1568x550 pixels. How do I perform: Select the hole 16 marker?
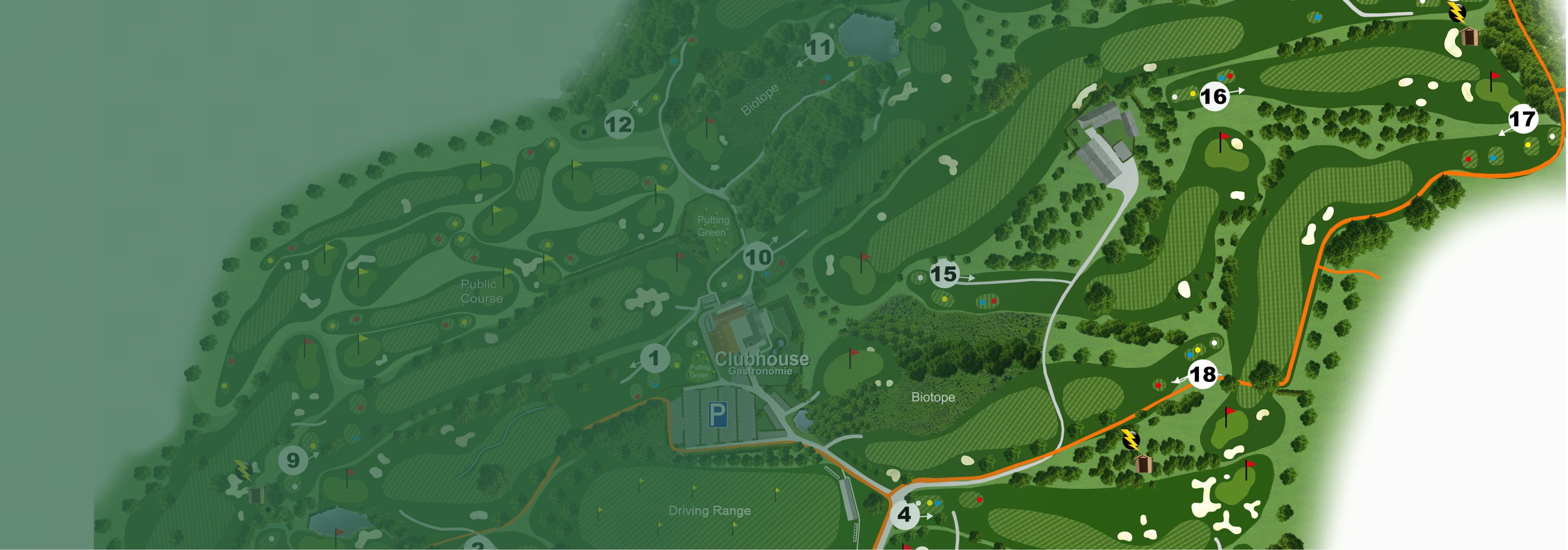click(x=1213, y=96)
